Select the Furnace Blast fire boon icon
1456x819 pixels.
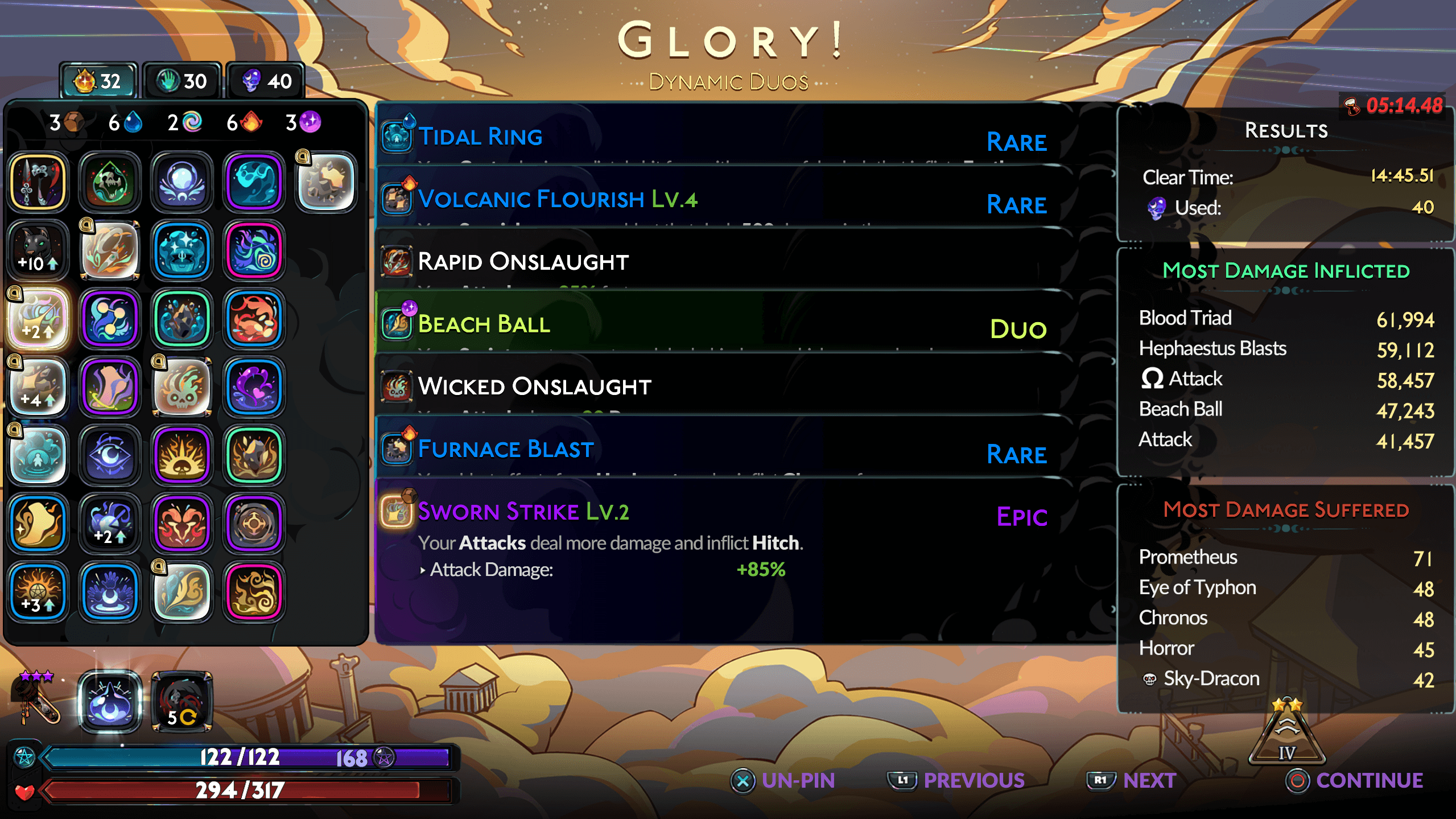point(397,449)
